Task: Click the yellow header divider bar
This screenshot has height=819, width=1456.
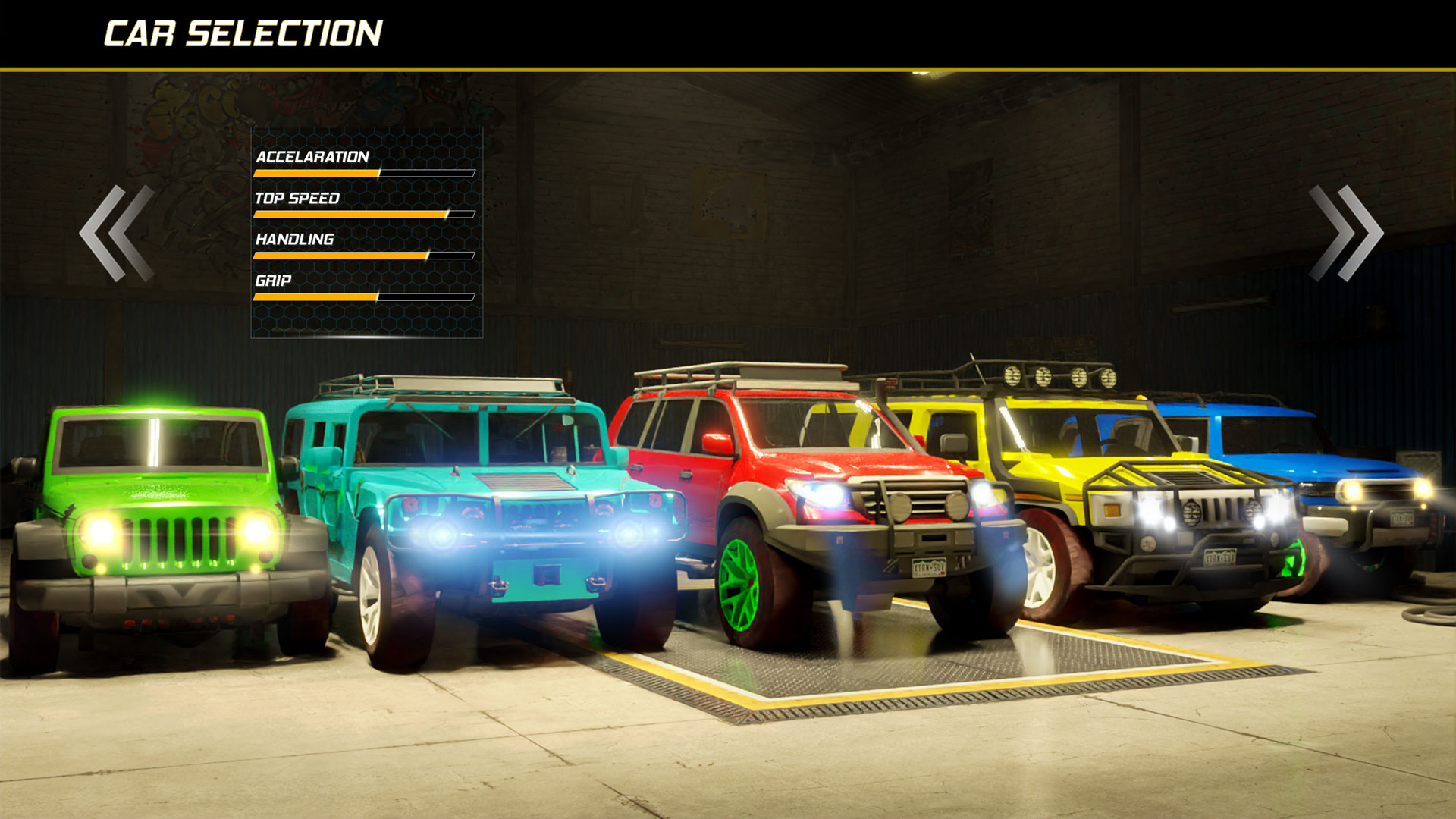Action: (x=728, y=68)
